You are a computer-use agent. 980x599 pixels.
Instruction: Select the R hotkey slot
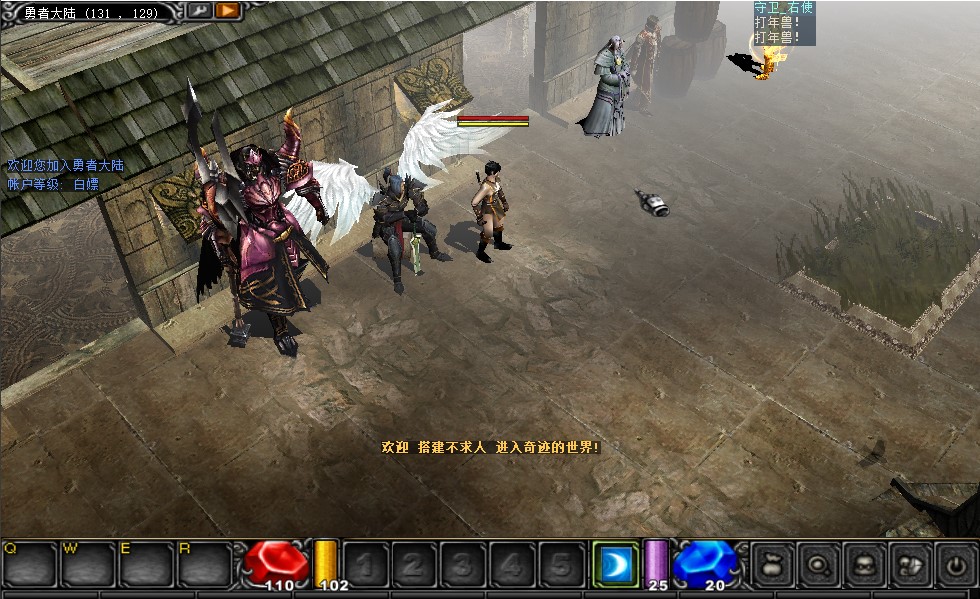coord(205,564)
